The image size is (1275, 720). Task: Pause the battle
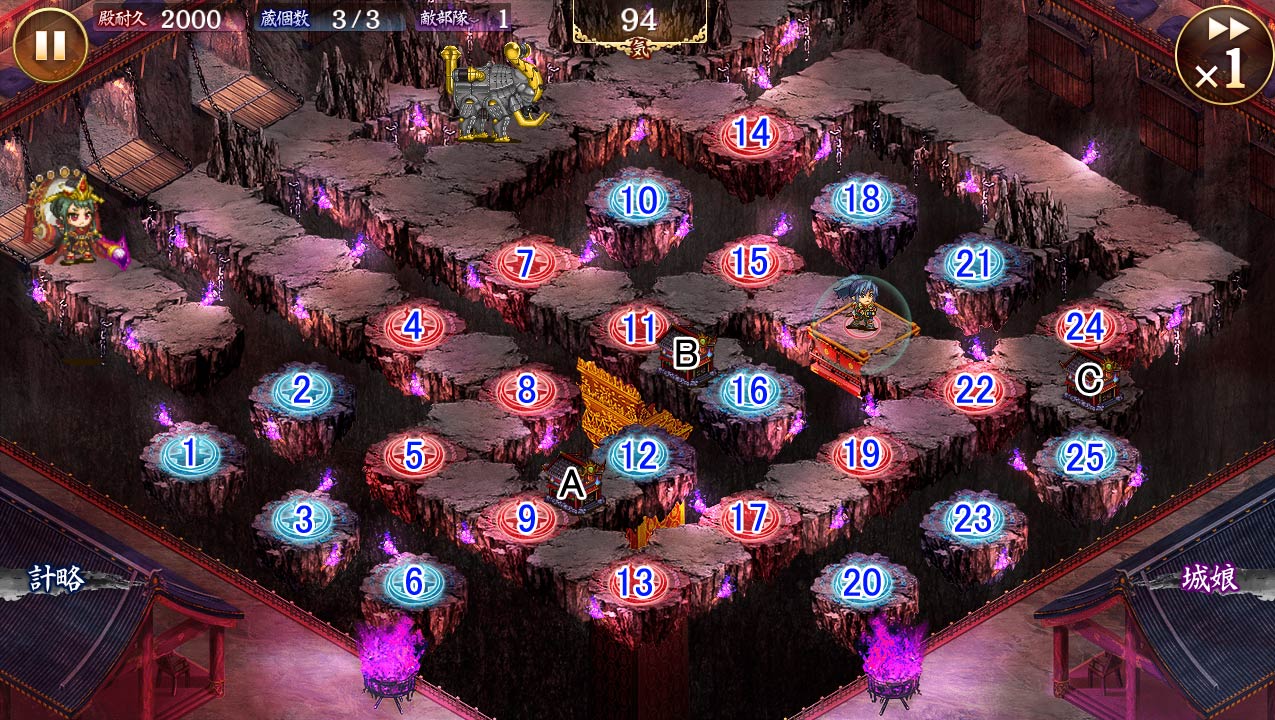[x=49, y=45]
